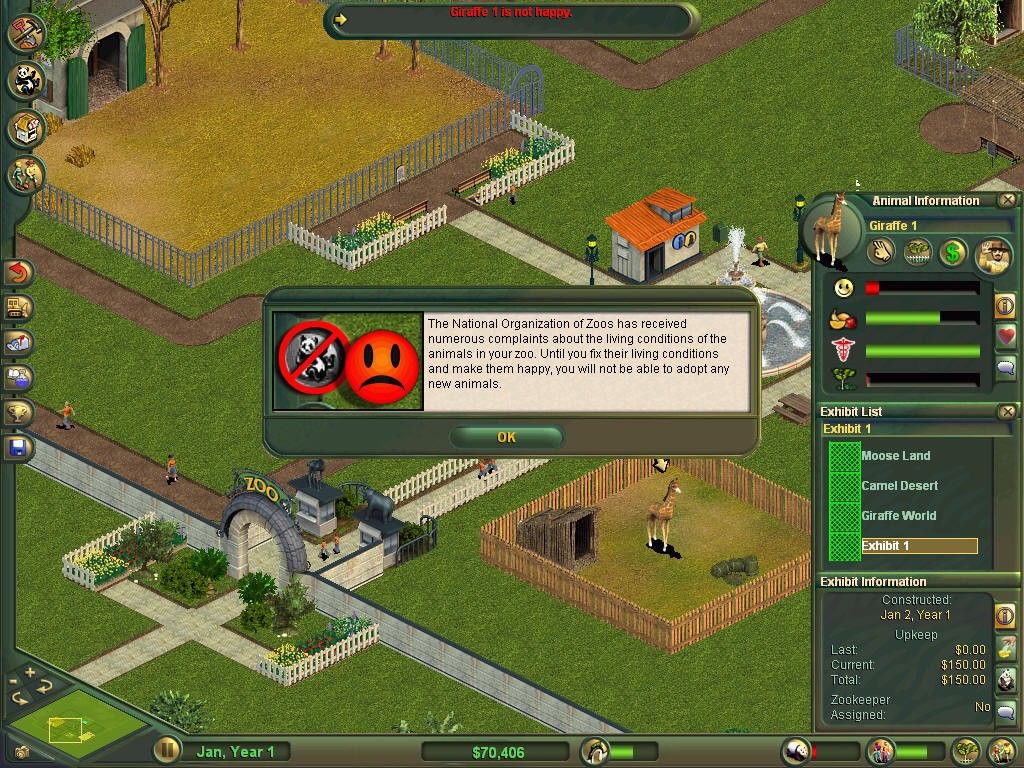This screenshot has height=768, width=1024.
Task: Choose Camel Desert from the exhibit list
Action: coord(899,486)
